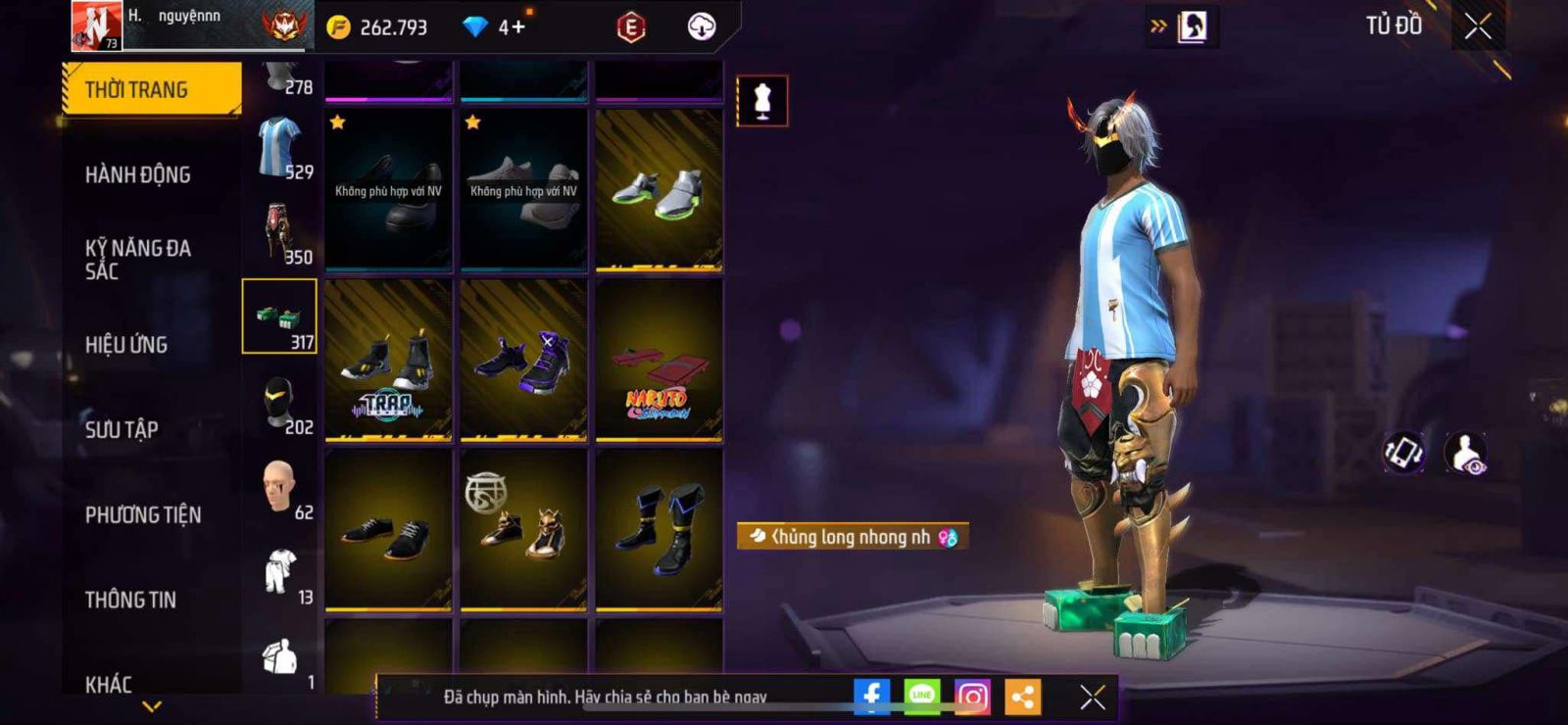Click the mannequin outfit preview button
Viewport: 1568px width, 725px height.
pos(761,100)
